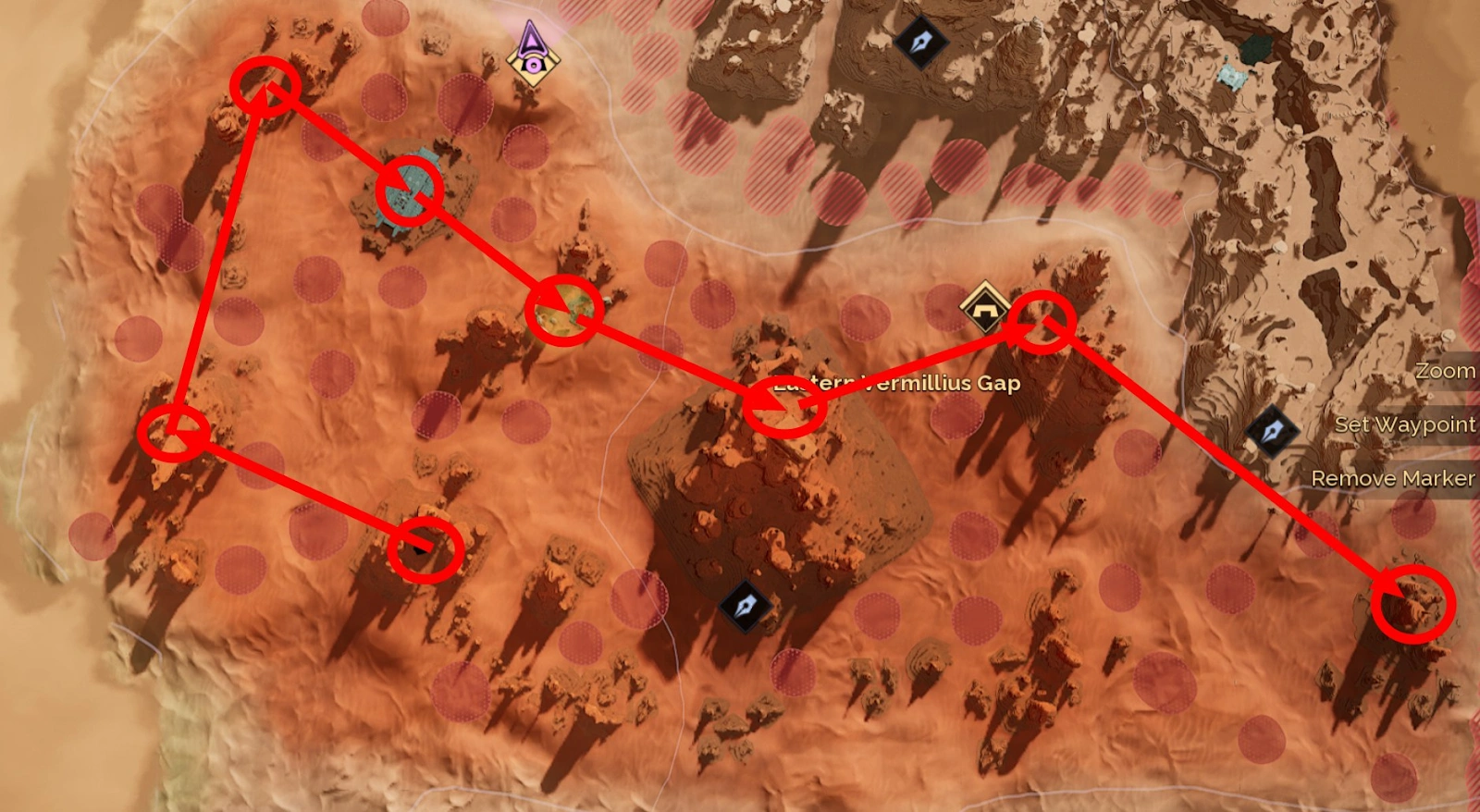Click Zoom in the map context menu
Image resolution: width=1480 pixels, height=812 pixels.
pos(1445,371)
